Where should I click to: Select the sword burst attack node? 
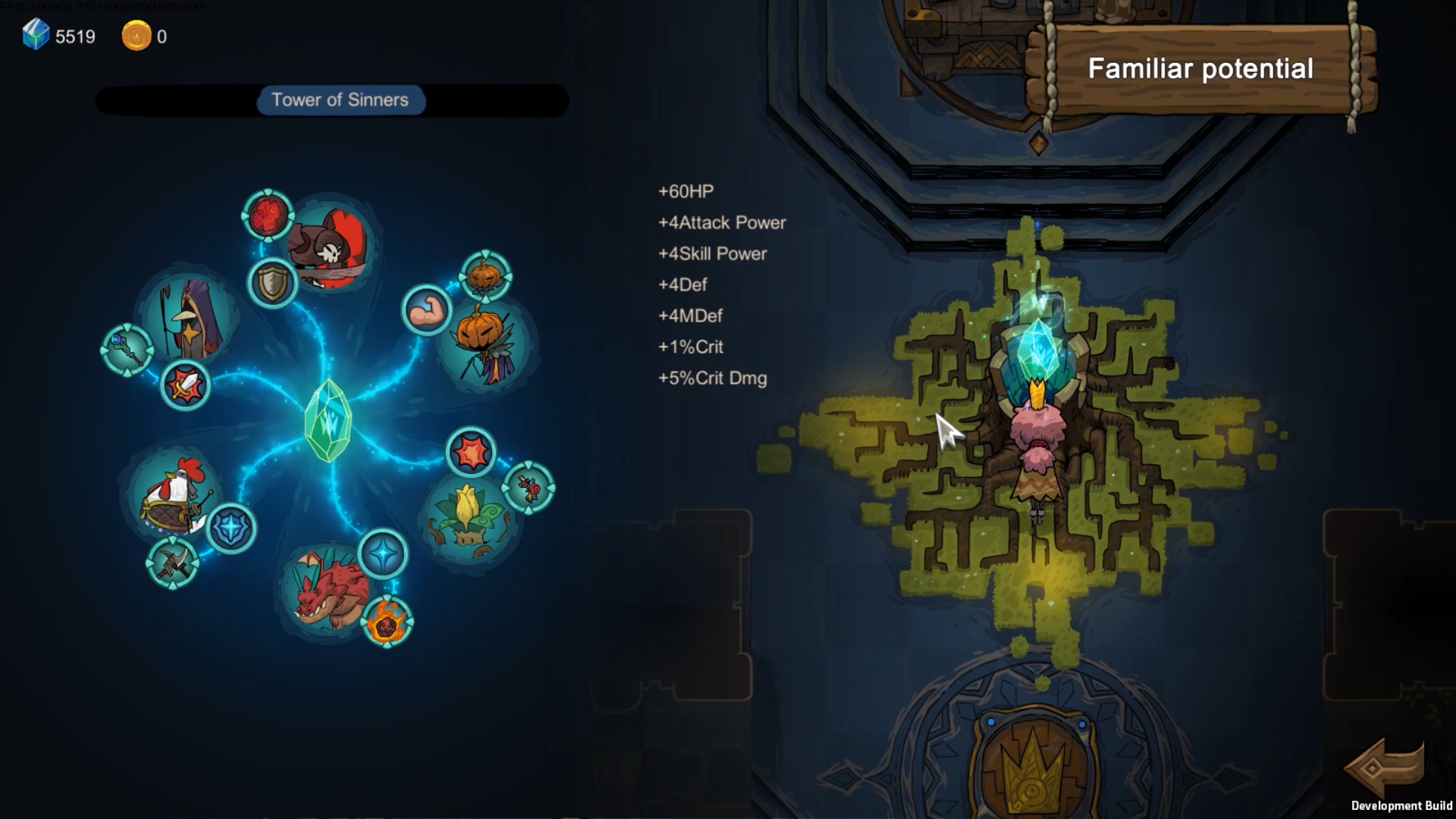[185, 385]
